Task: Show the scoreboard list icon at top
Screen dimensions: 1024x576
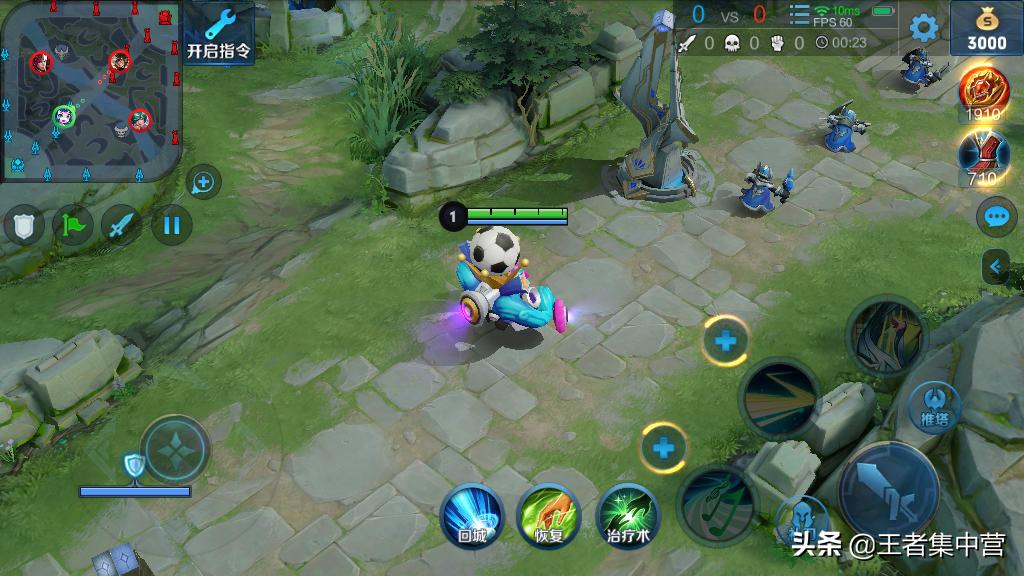Action: 799,16
